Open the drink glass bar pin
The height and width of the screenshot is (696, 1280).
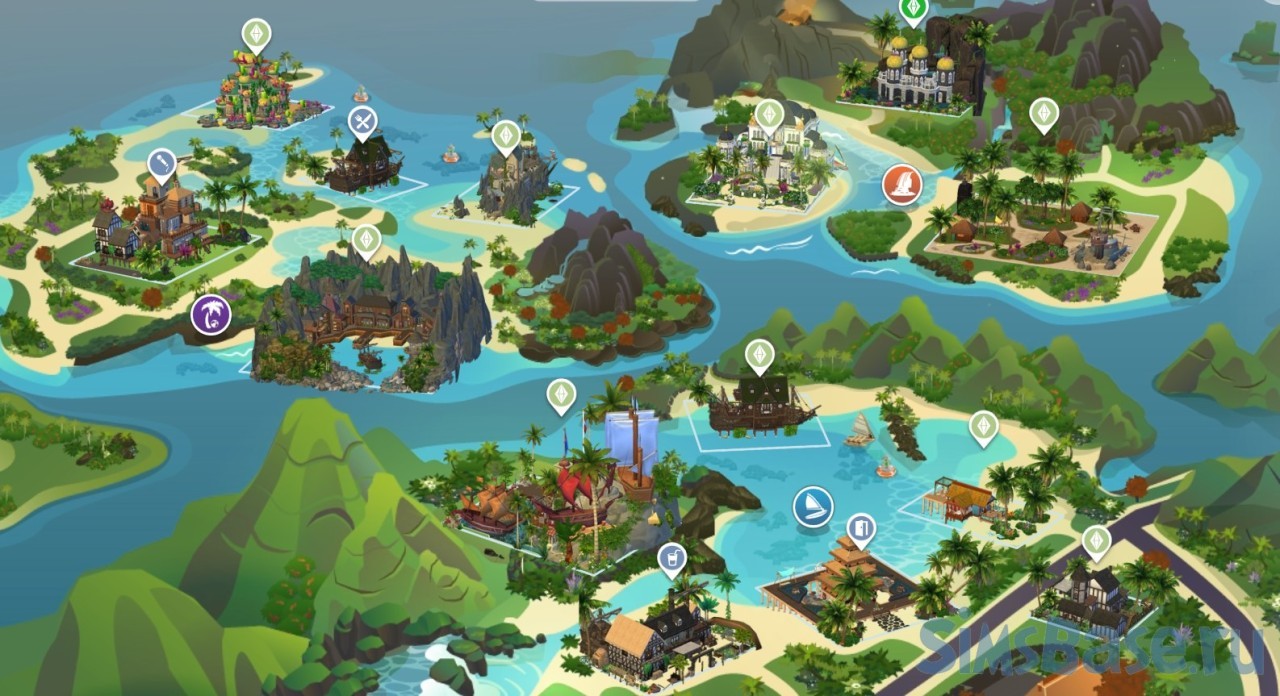(x=672, y=558)
